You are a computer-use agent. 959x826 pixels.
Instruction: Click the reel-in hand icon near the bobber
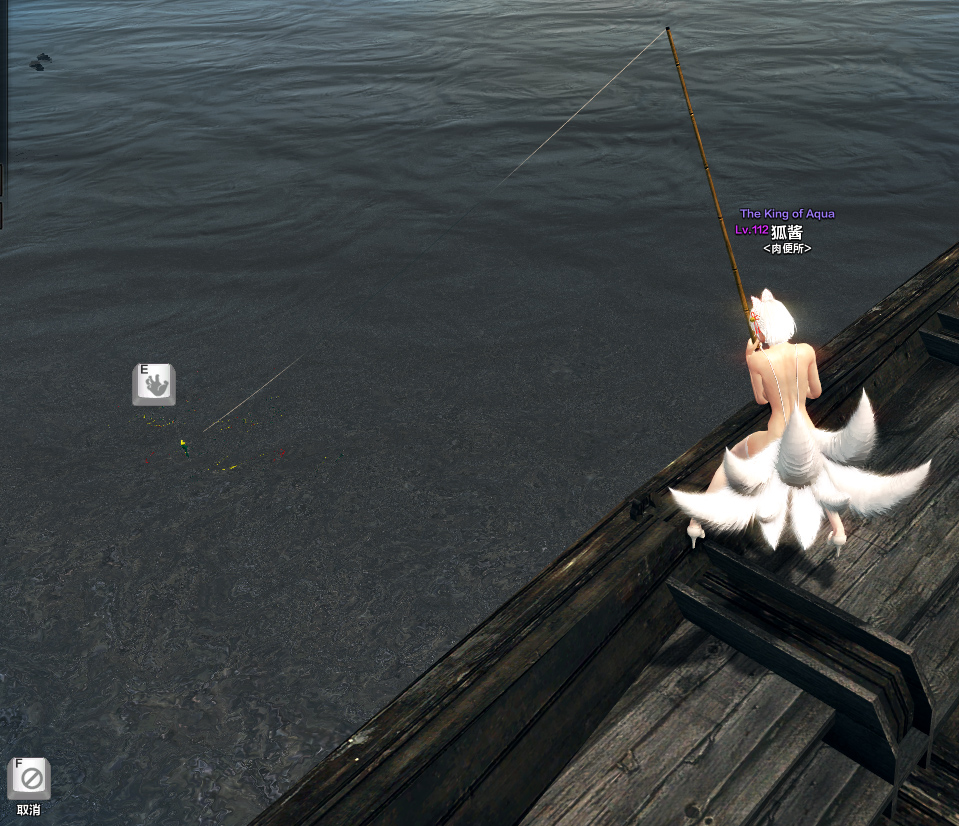tap(154, 385)
